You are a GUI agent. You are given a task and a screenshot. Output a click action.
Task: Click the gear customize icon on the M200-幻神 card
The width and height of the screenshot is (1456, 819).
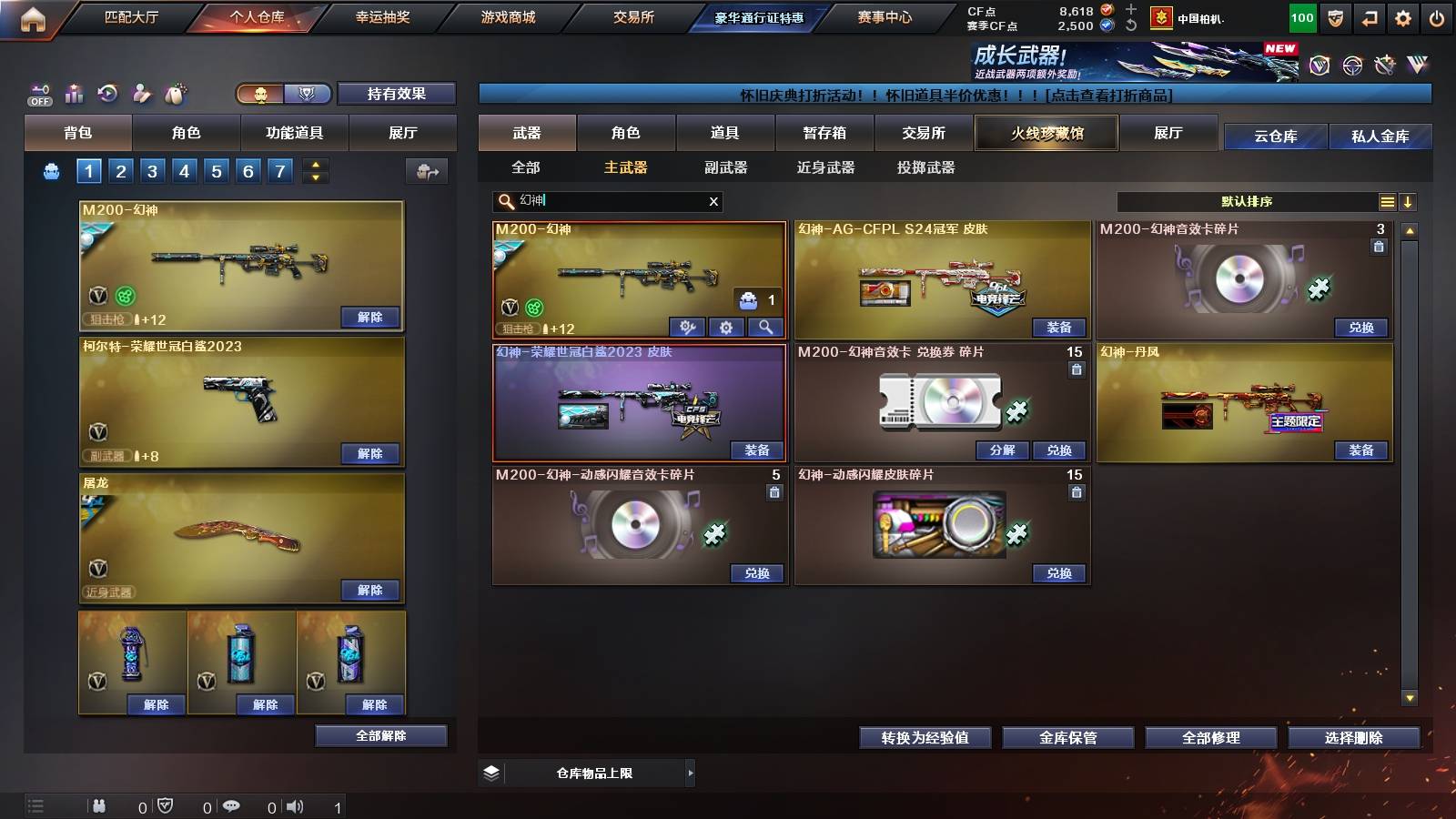(726, 328)
